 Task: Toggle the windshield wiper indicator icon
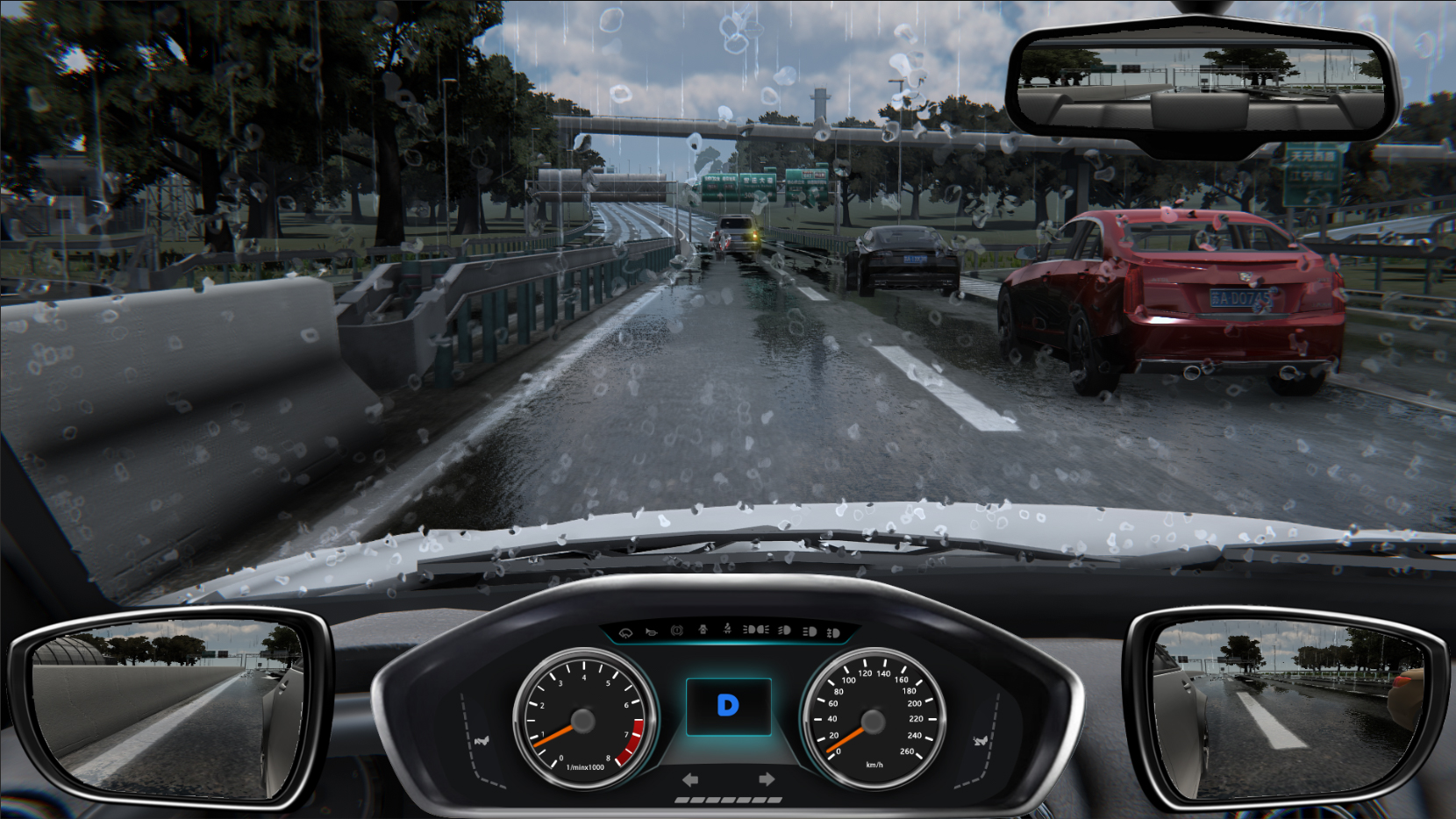tap(625, 631)
